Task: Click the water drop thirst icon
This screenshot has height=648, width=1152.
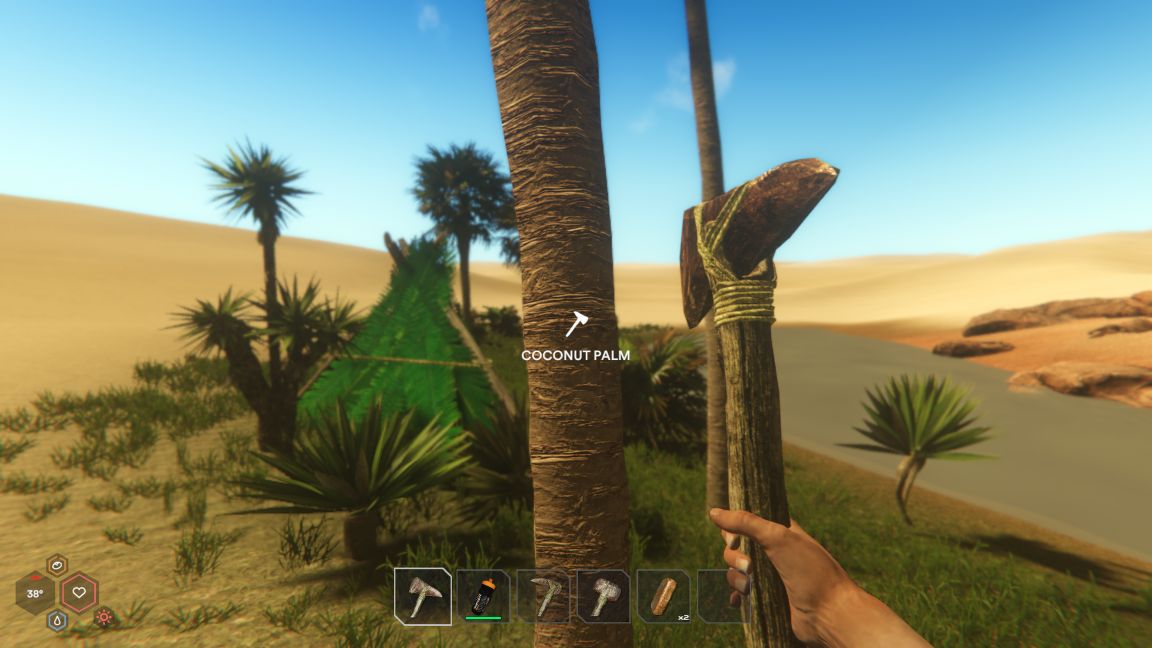Action: [57, 620]
